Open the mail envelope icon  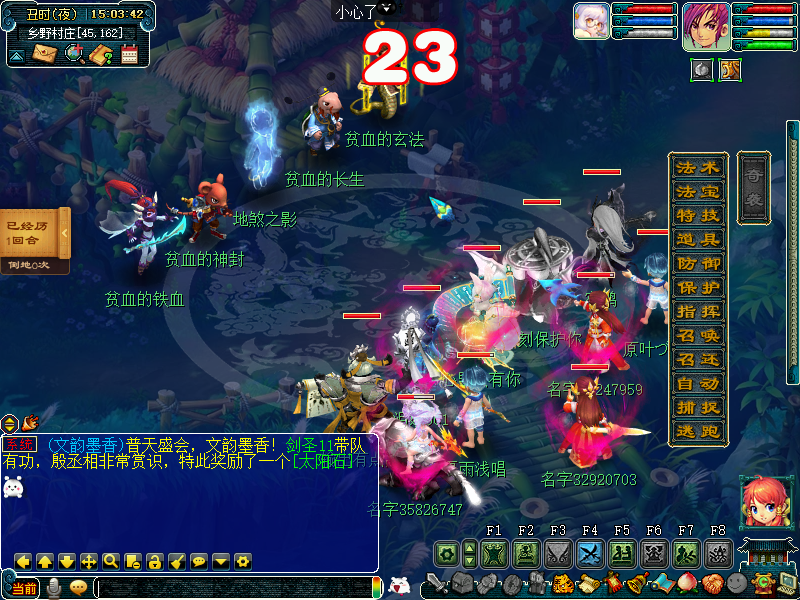pyautogui.click(x=44, y=53)
